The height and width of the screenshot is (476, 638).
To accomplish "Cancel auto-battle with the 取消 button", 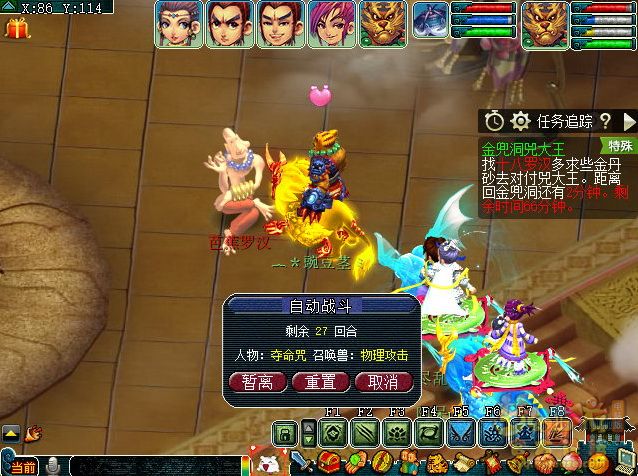I will [383, 381].
